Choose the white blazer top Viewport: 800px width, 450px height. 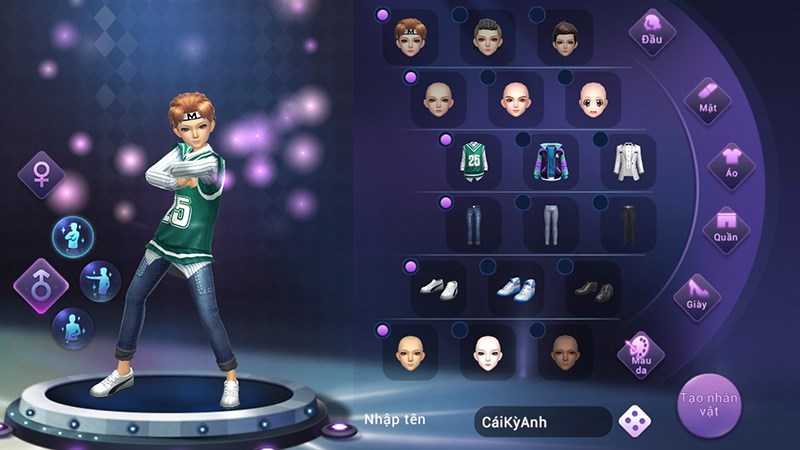(628, 162)
